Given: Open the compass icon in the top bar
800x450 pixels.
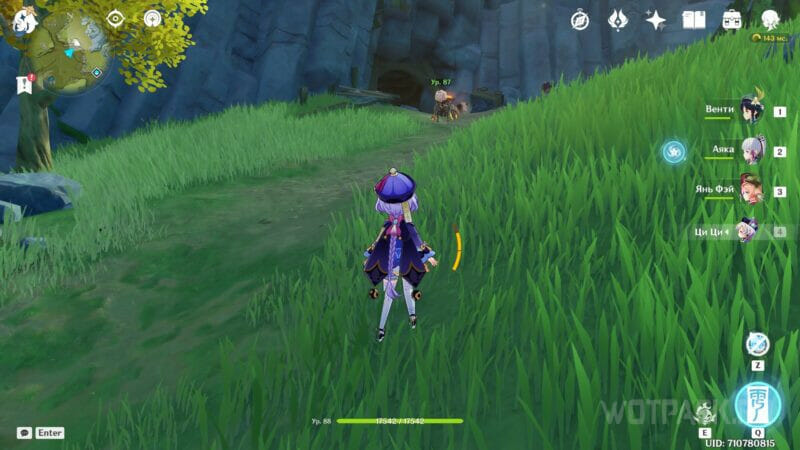Looking at the screenshot, I should tap(580, 19).
